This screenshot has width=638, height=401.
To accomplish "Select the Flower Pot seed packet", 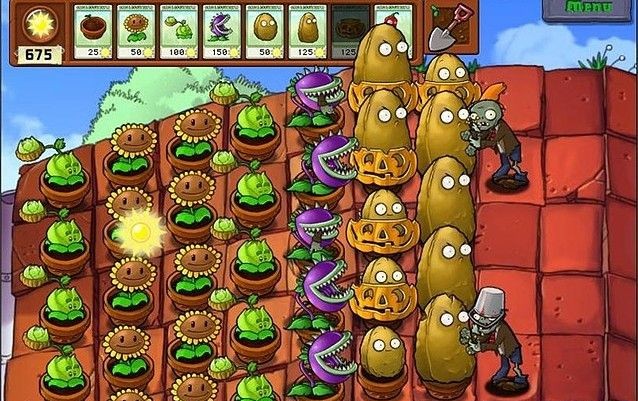I will 92,31.
